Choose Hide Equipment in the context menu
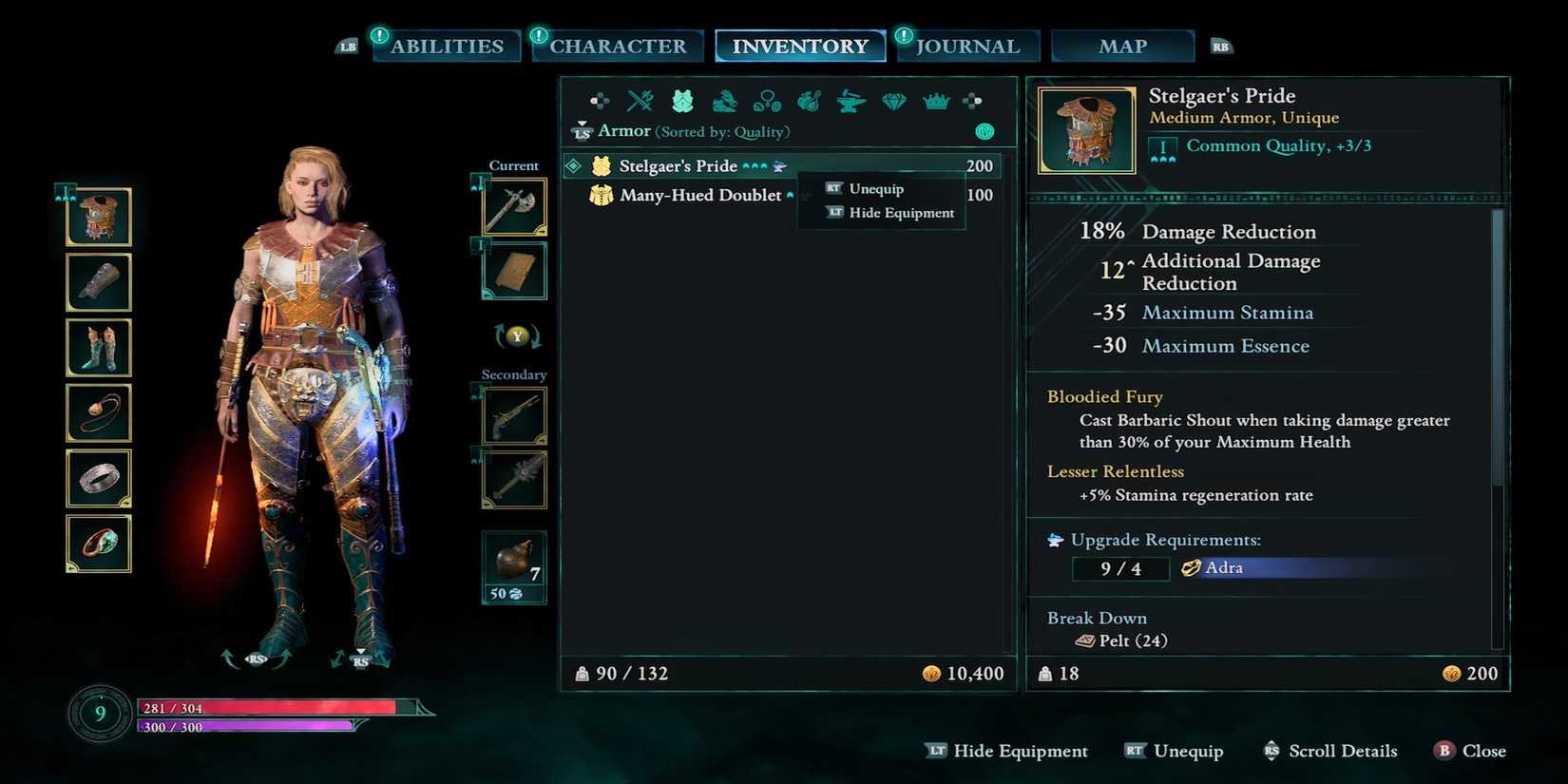 coord(899,212)
